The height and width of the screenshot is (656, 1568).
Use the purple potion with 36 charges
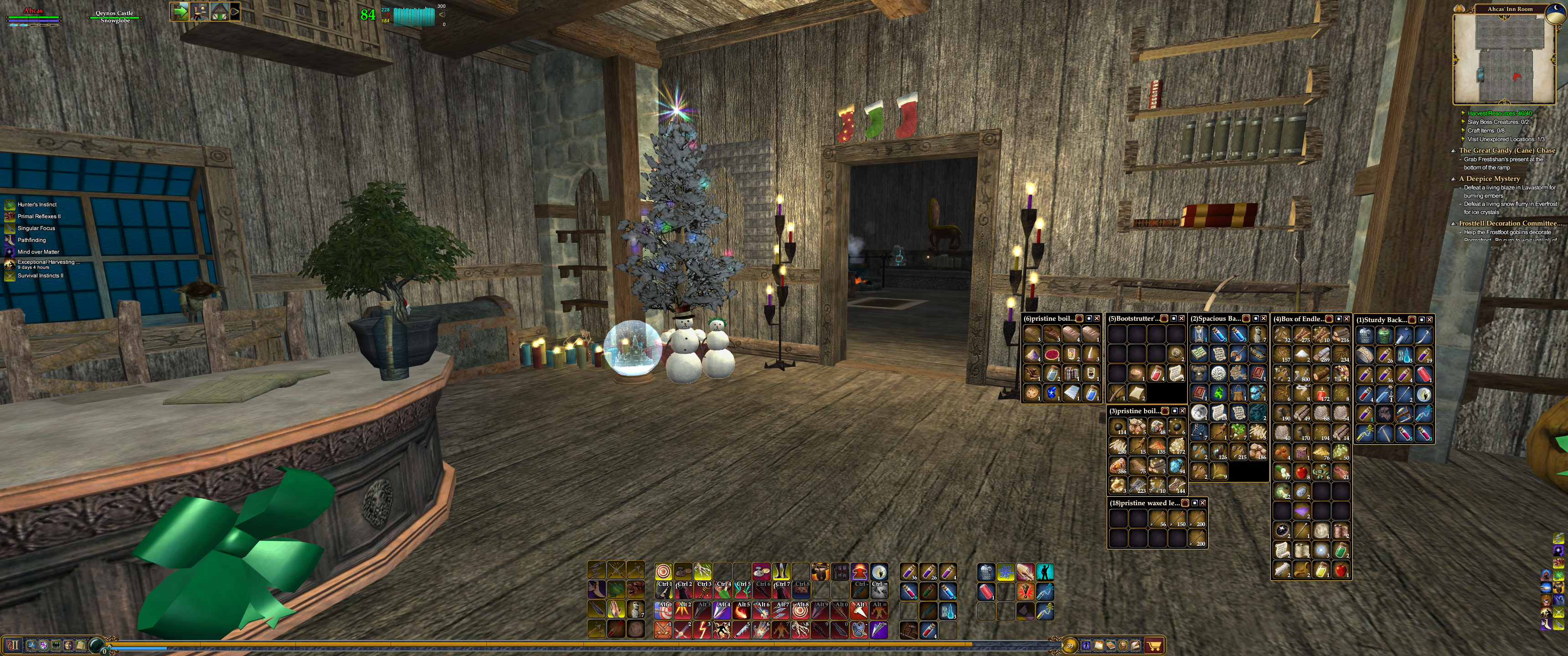909,572
